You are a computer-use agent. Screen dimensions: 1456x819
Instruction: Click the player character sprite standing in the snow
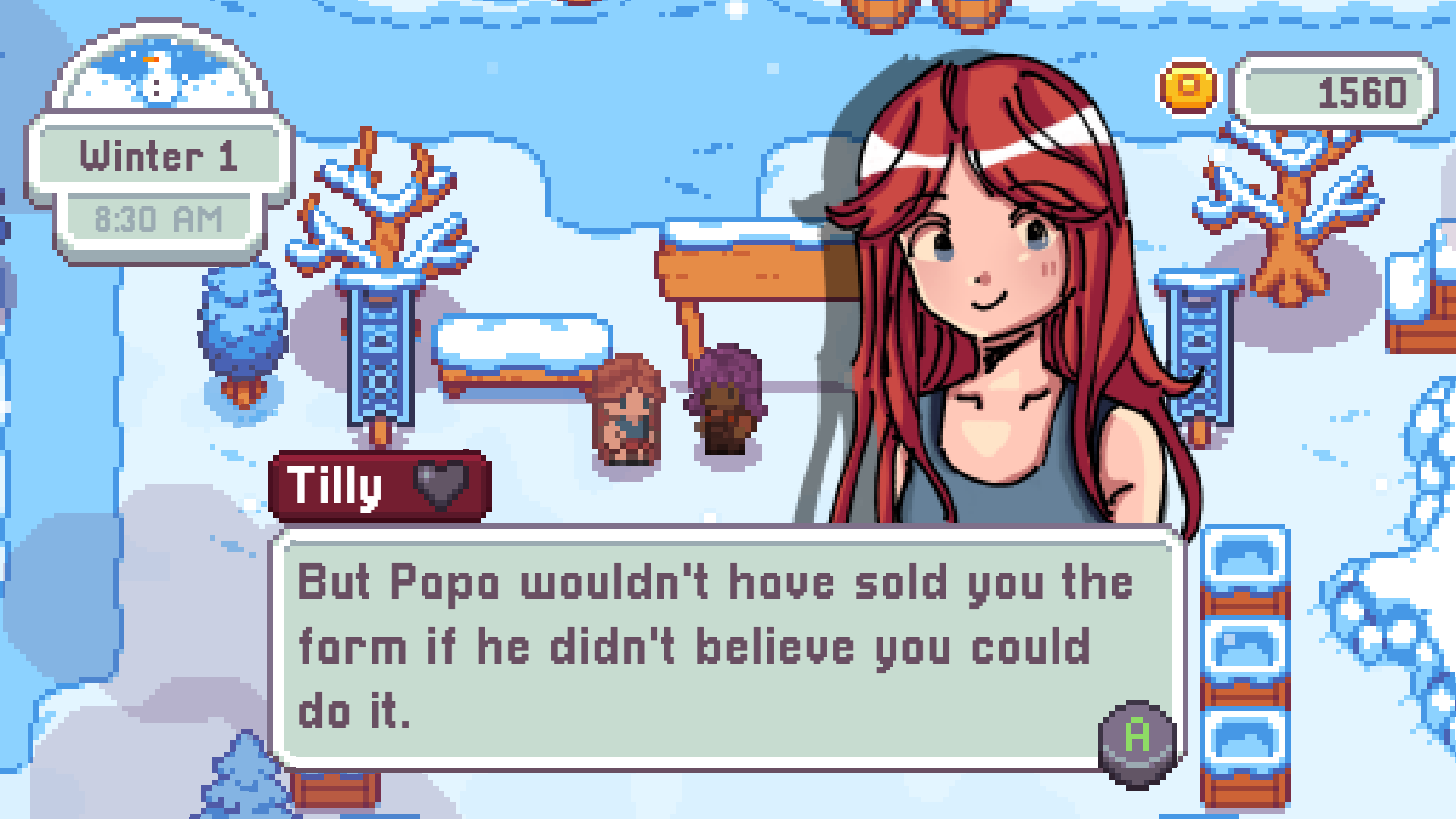pyautogui.click(x=628, y=409)
